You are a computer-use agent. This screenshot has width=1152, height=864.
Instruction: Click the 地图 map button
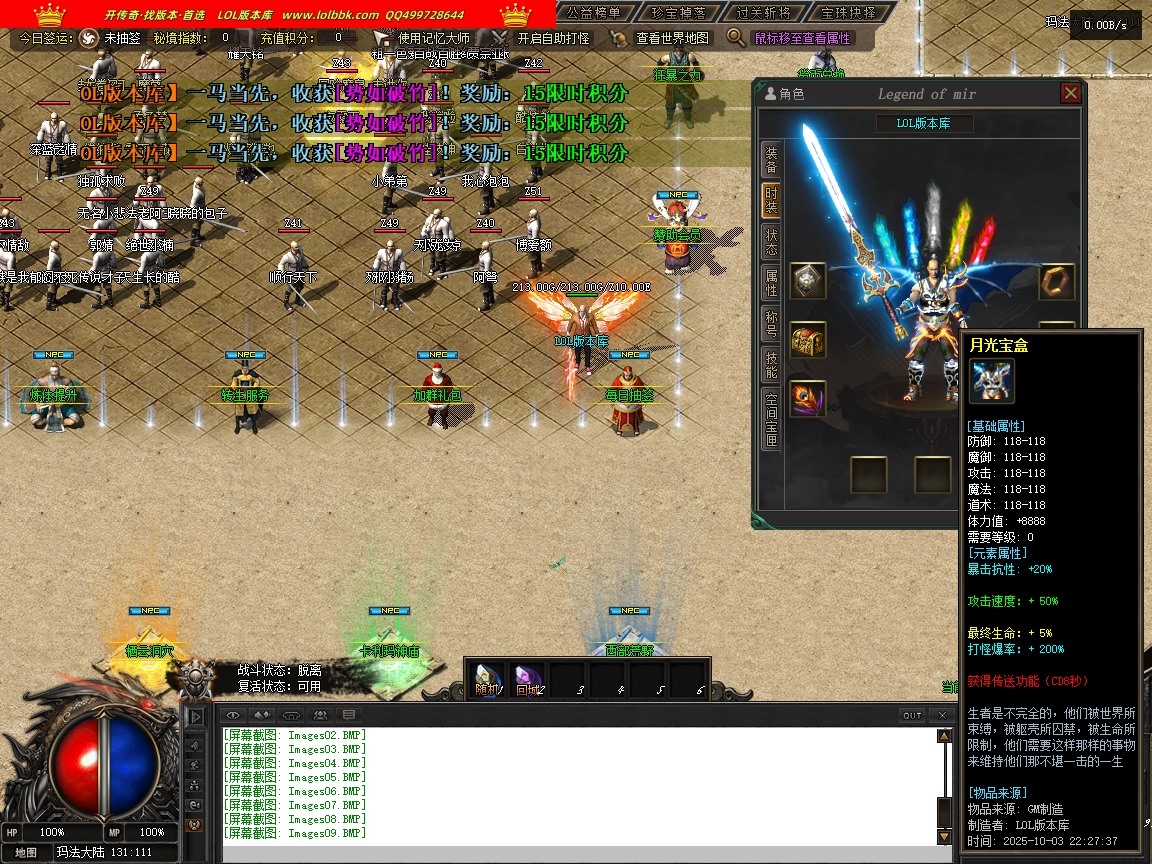click(x=26, y=852)
